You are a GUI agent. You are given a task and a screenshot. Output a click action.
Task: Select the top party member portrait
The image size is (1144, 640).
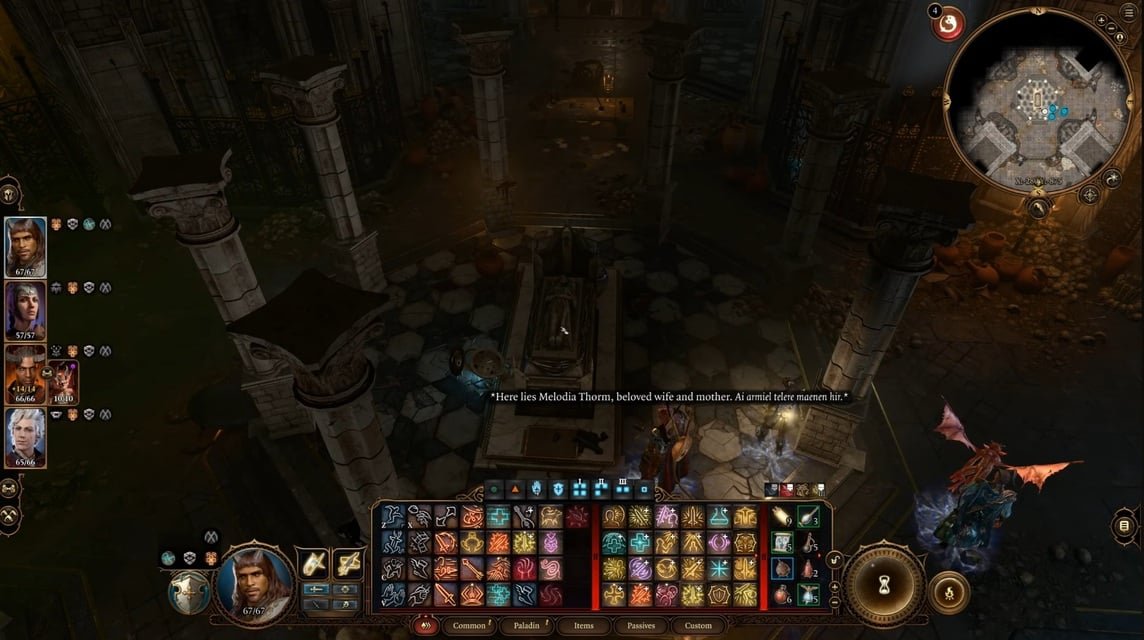[25, 247]
